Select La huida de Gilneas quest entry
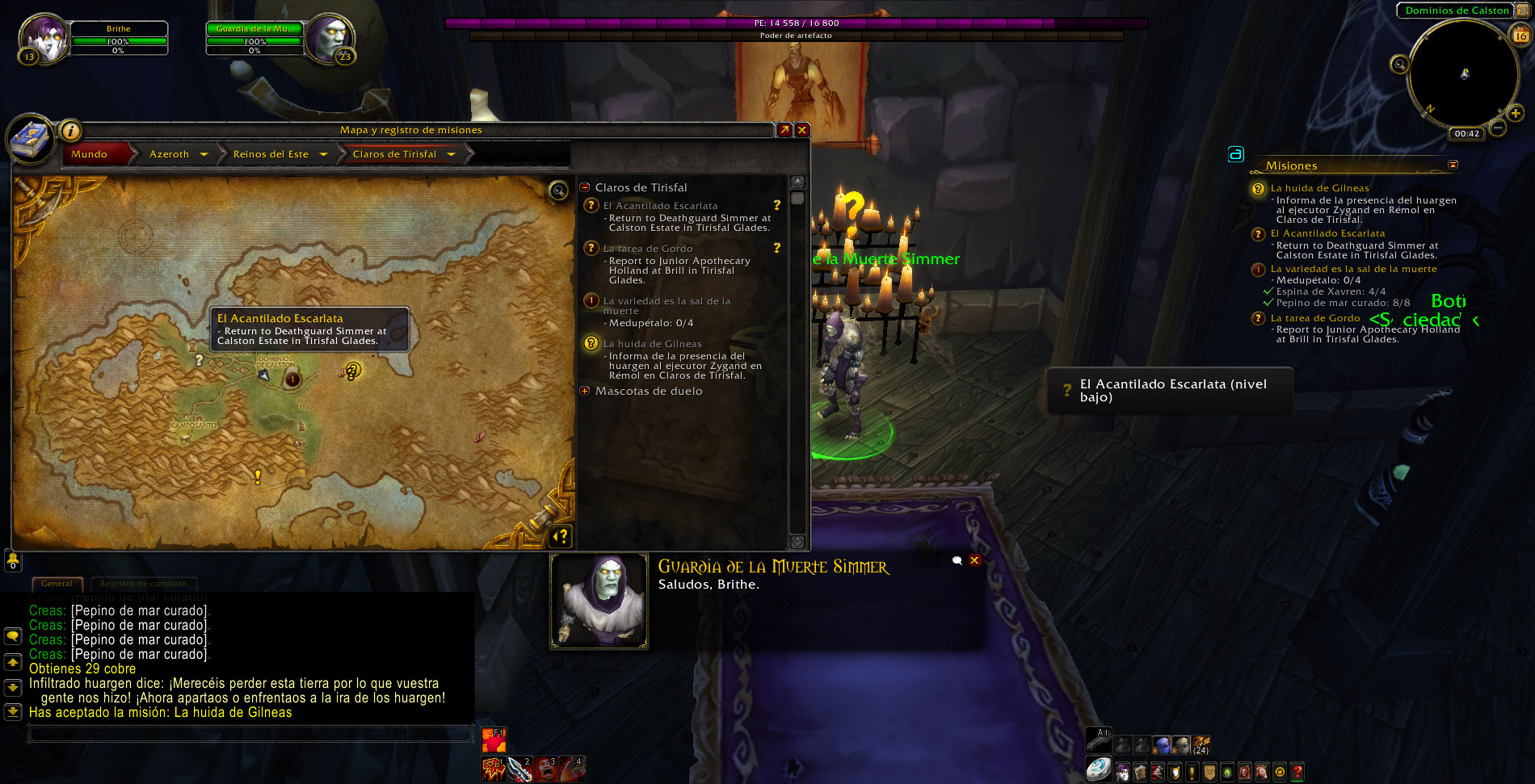Image resolution: width=1535 pixels, height=784 pixels. (x=652, y=344)
